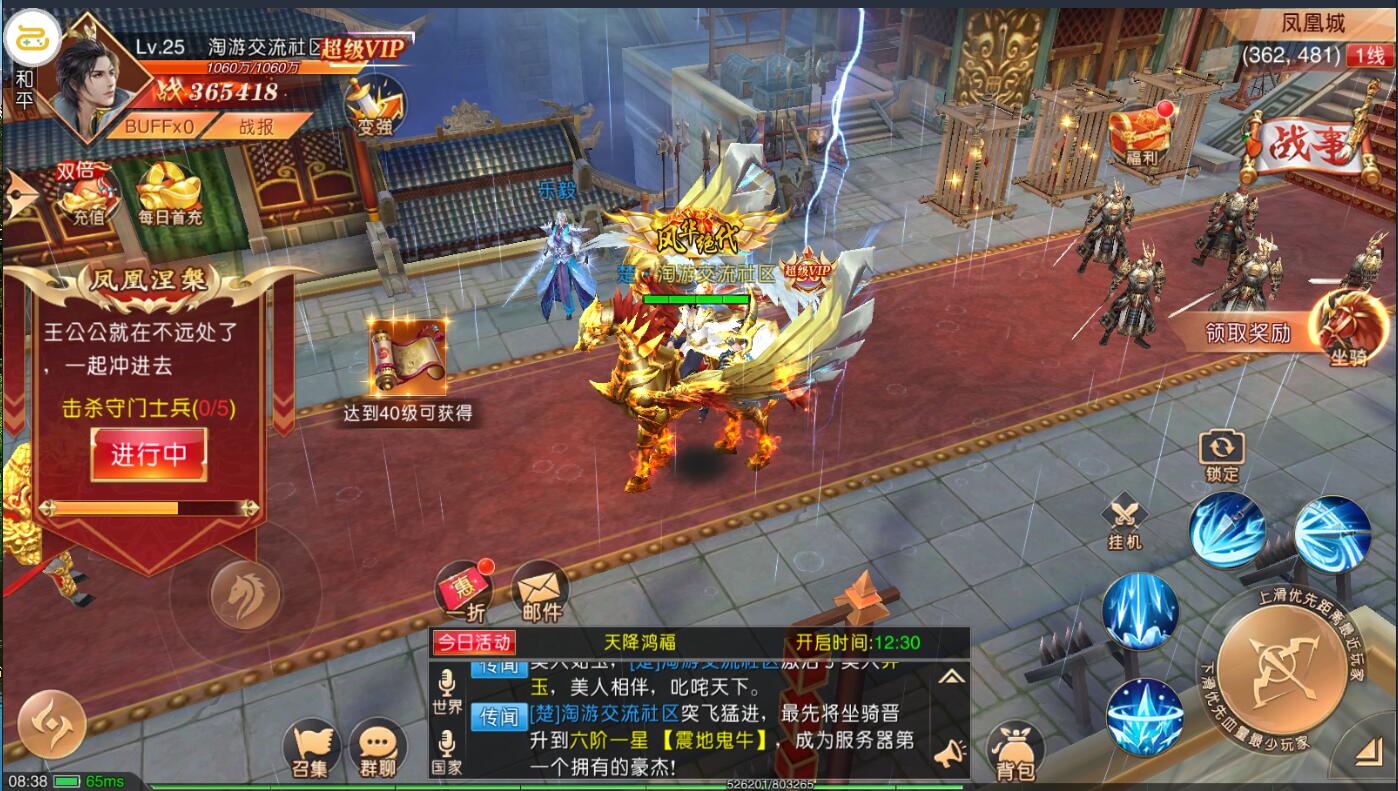
Task: Open the 双倍充值 recharge offer
Action: [x=85, y=193]
